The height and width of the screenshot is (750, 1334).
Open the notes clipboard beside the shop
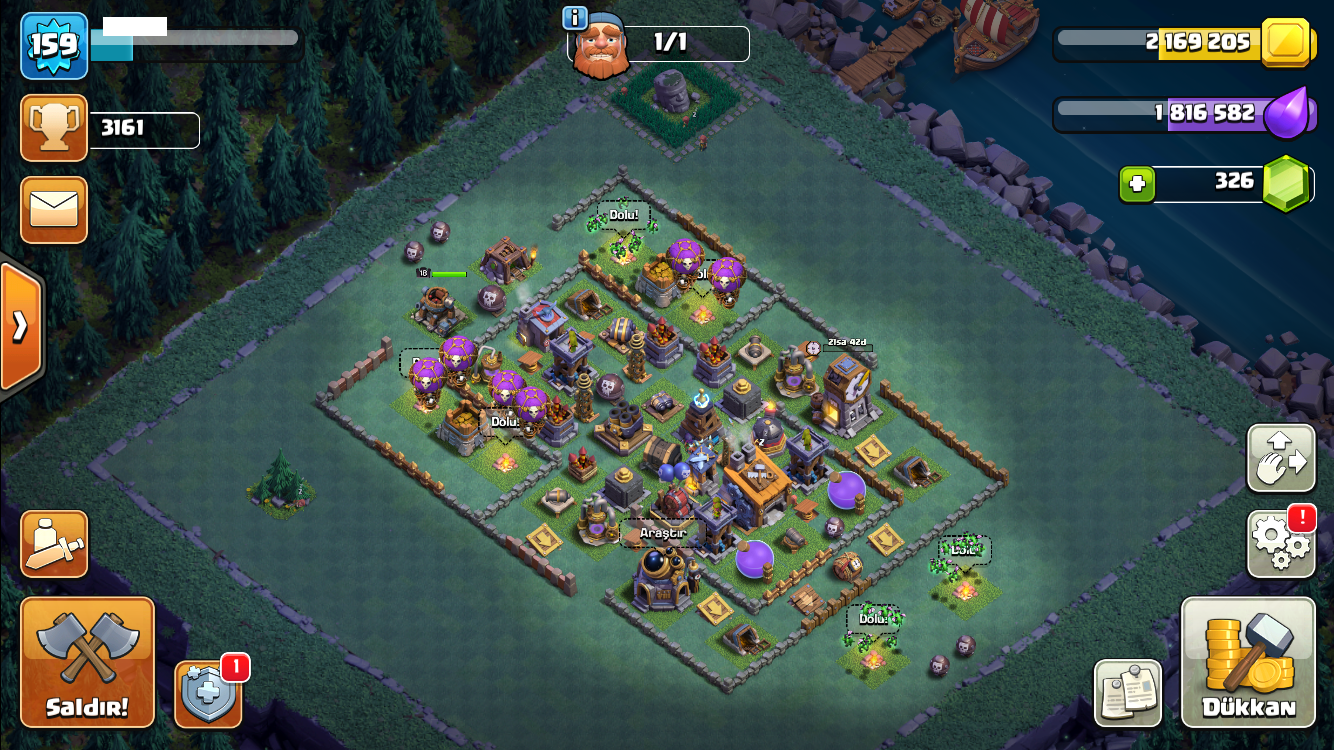click(x=1128, y=692)
